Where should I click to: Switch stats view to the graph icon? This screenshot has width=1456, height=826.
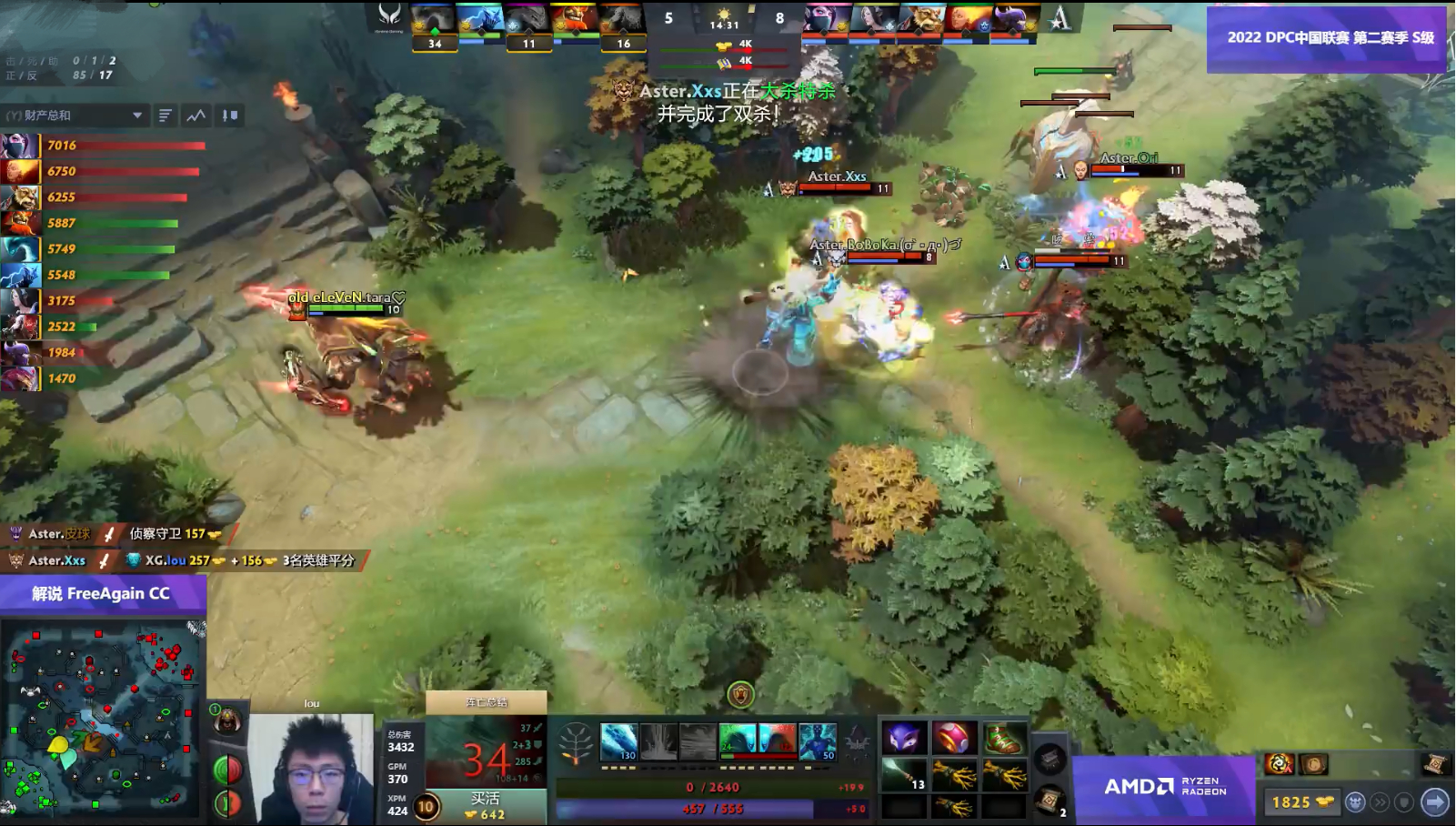[197, 116]
